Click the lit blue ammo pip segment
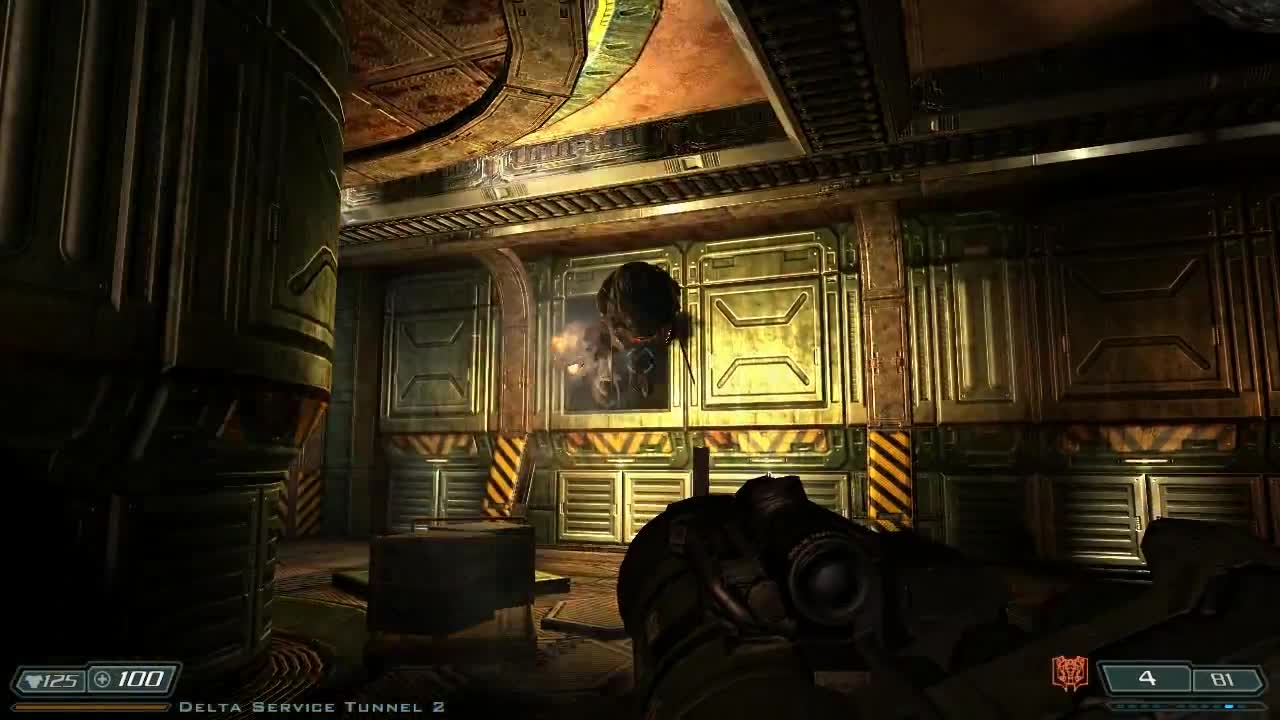The width and height of the screenshot is (1280, 720). click(x=1229, y=706)
